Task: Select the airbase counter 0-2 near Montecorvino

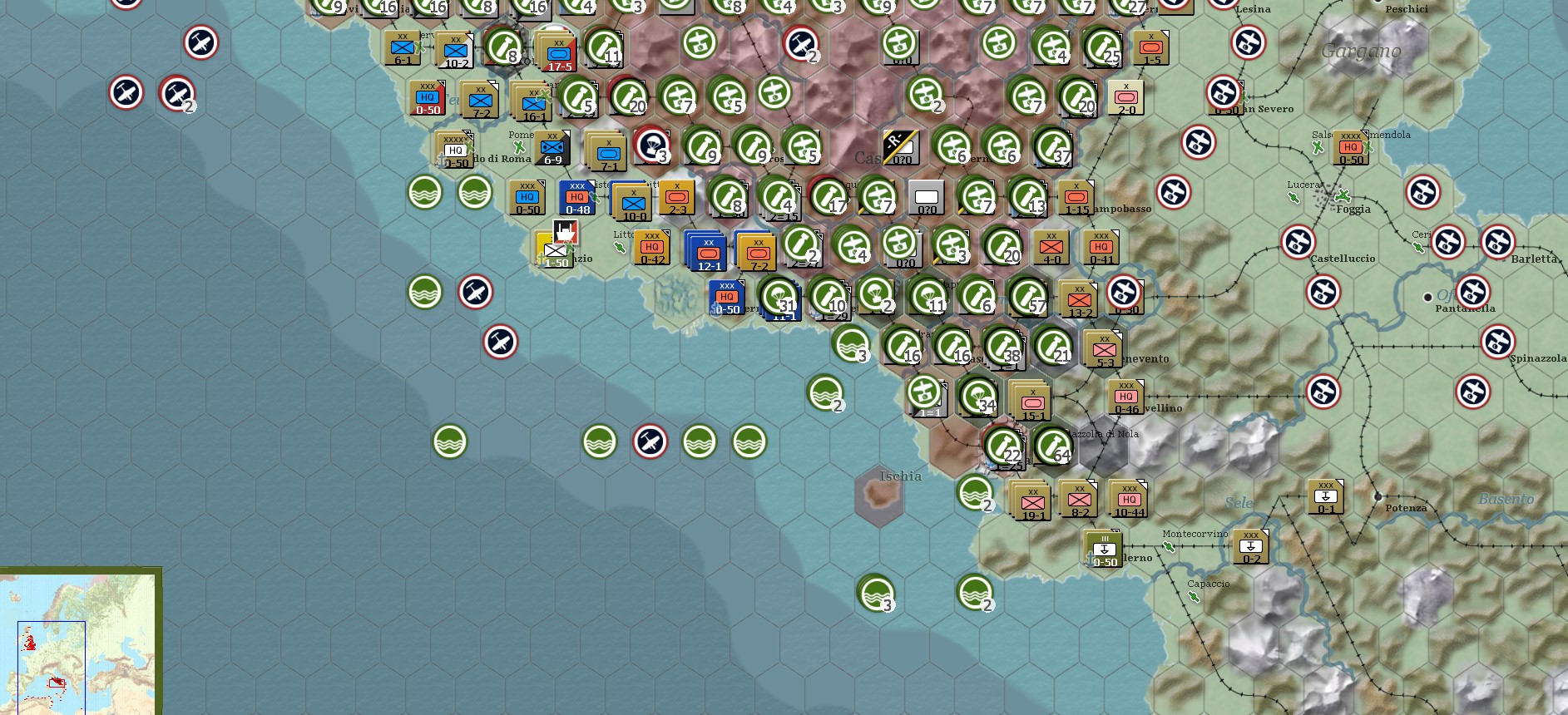Action: (1250, 545)
